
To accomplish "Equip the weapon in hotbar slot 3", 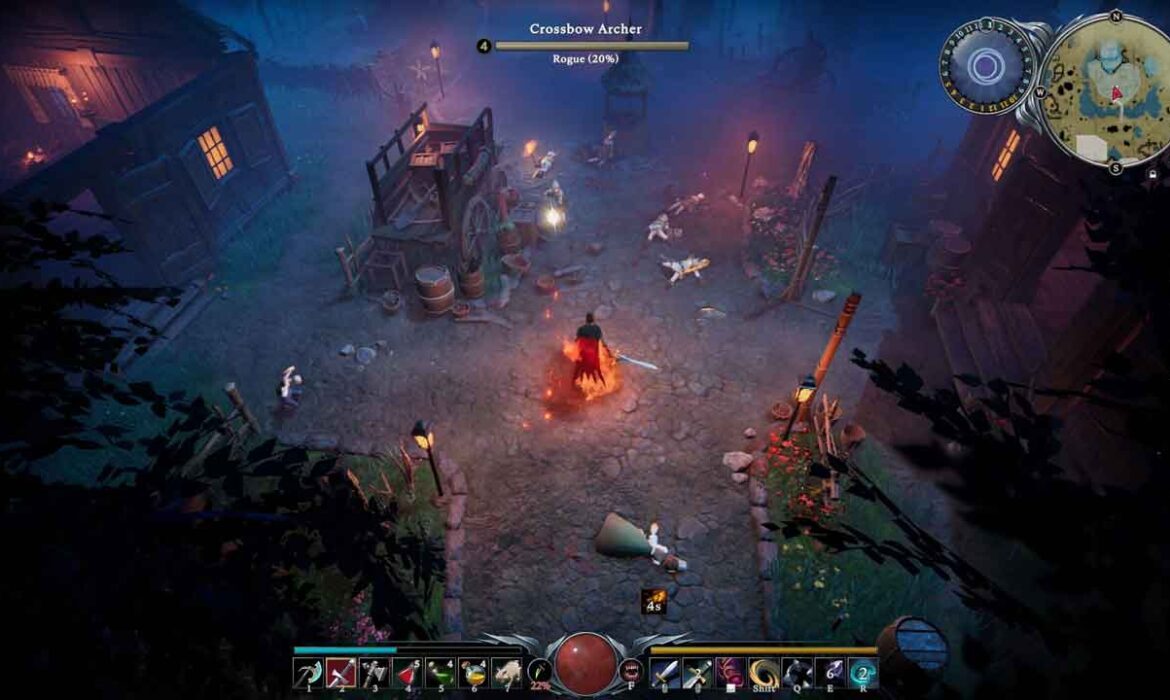I will (x=374, y=672).
